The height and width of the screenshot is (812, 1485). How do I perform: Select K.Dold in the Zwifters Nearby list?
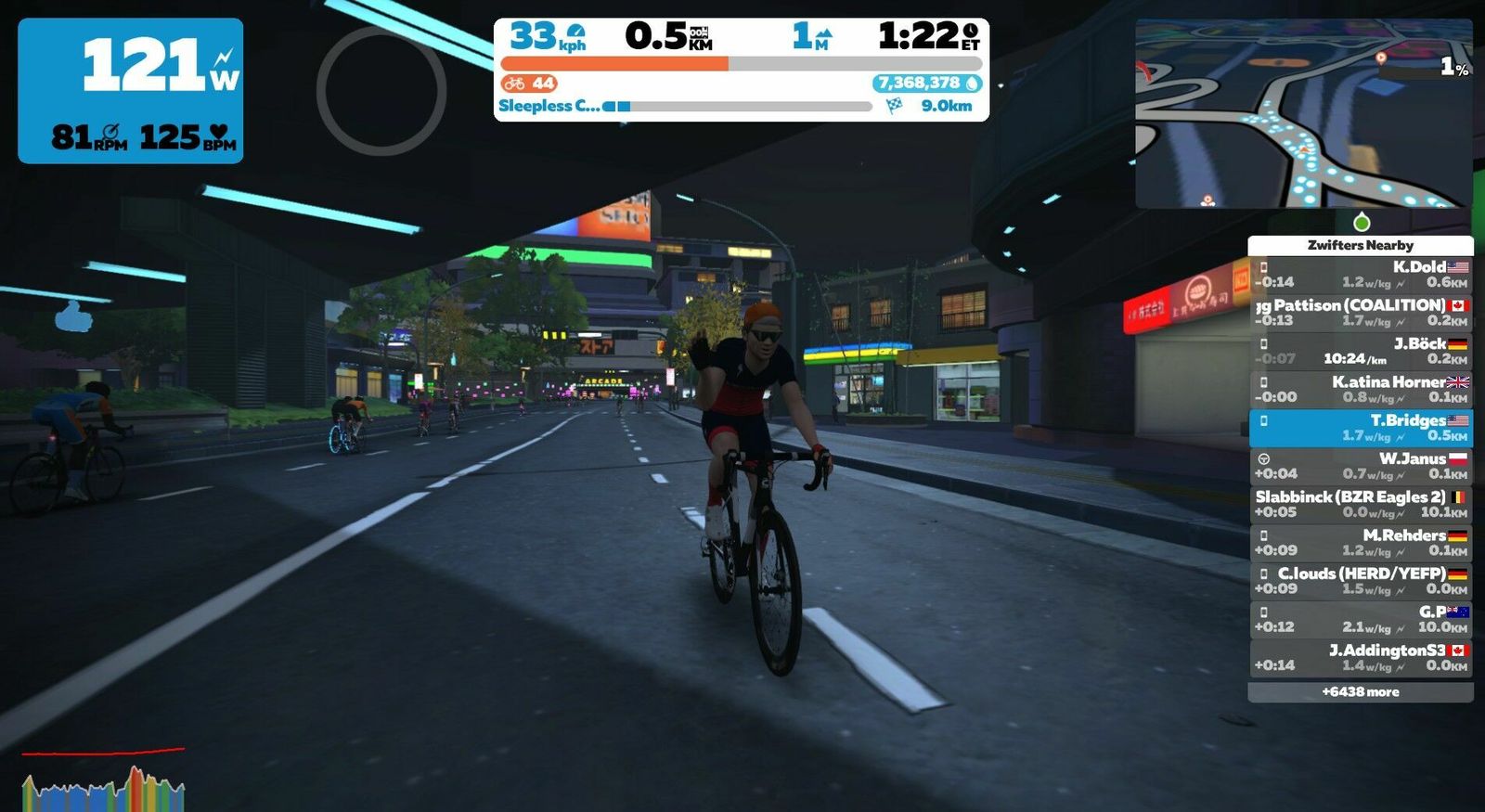click(x=1360, y=275)
